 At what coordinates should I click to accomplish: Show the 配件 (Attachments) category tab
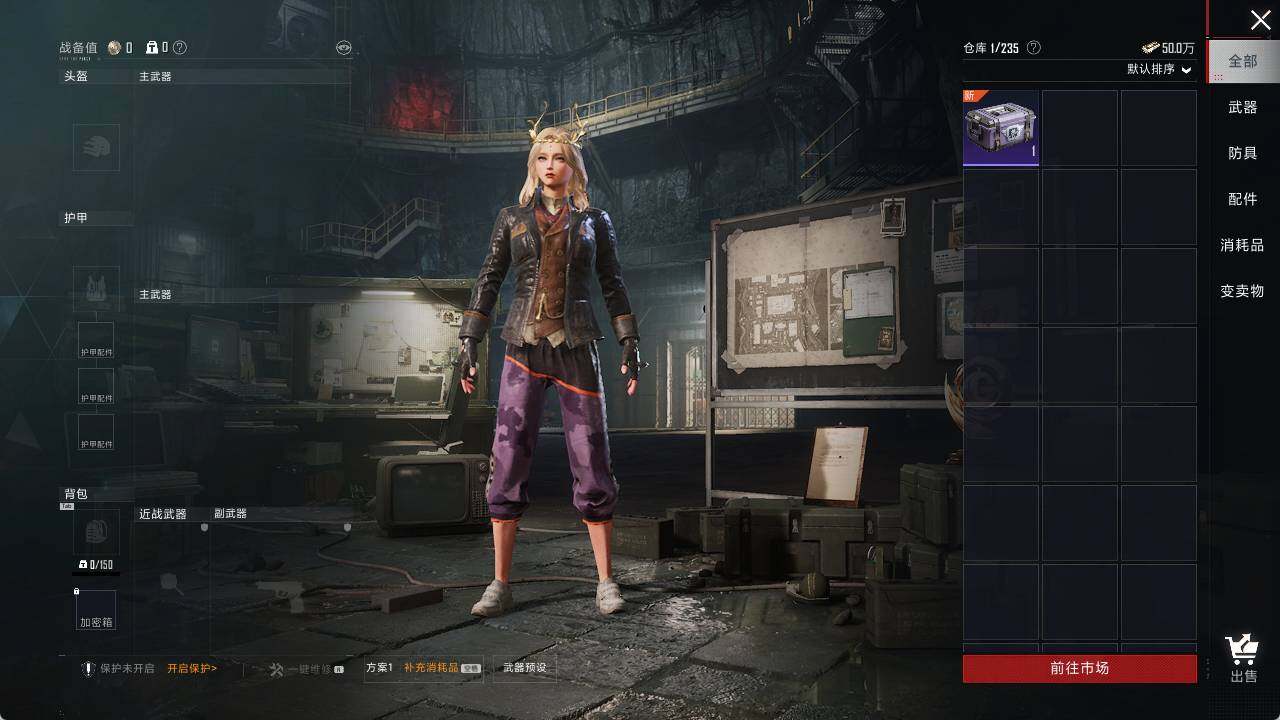[x=1243, y=199]
